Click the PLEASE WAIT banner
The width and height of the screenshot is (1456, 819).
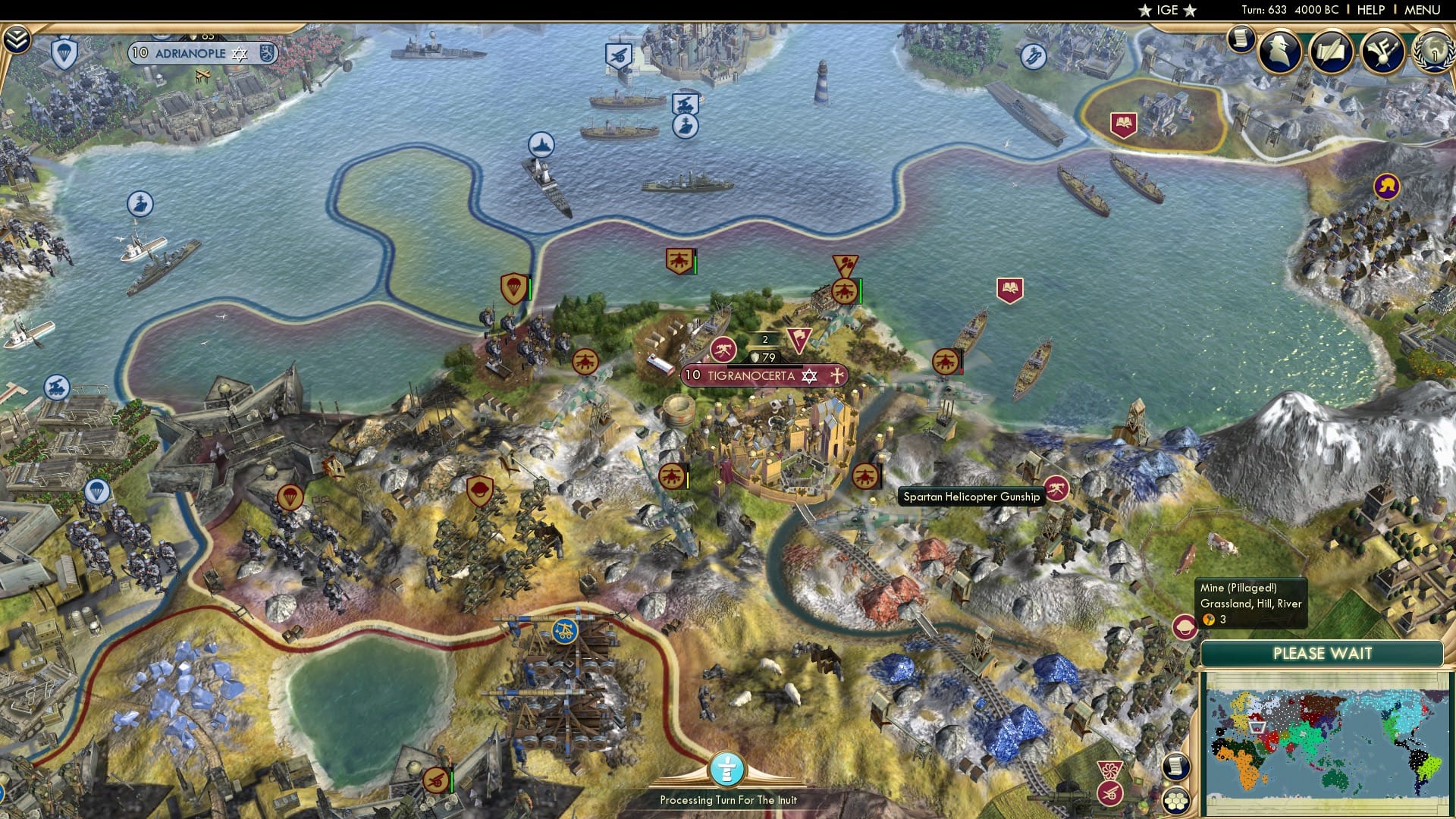pyautogui.click(x=1323, y=653)
